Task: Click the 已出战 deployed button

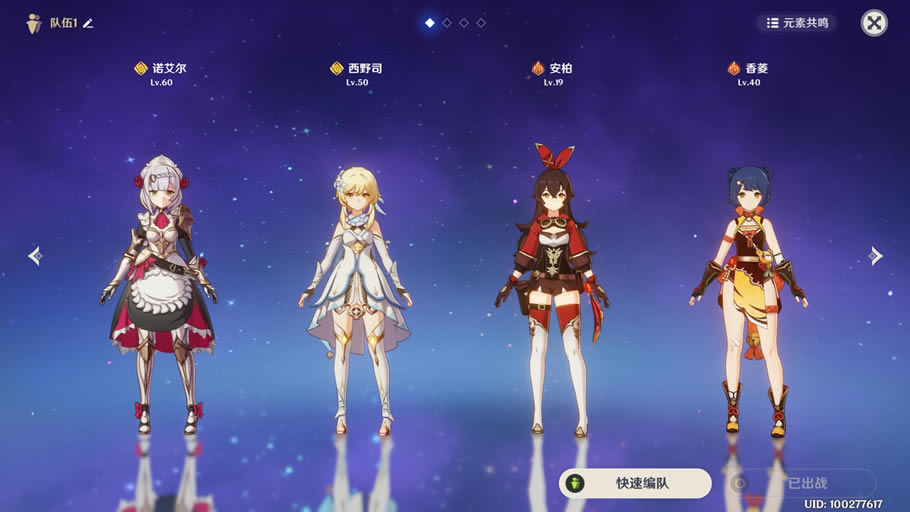Action: (800, 484)
